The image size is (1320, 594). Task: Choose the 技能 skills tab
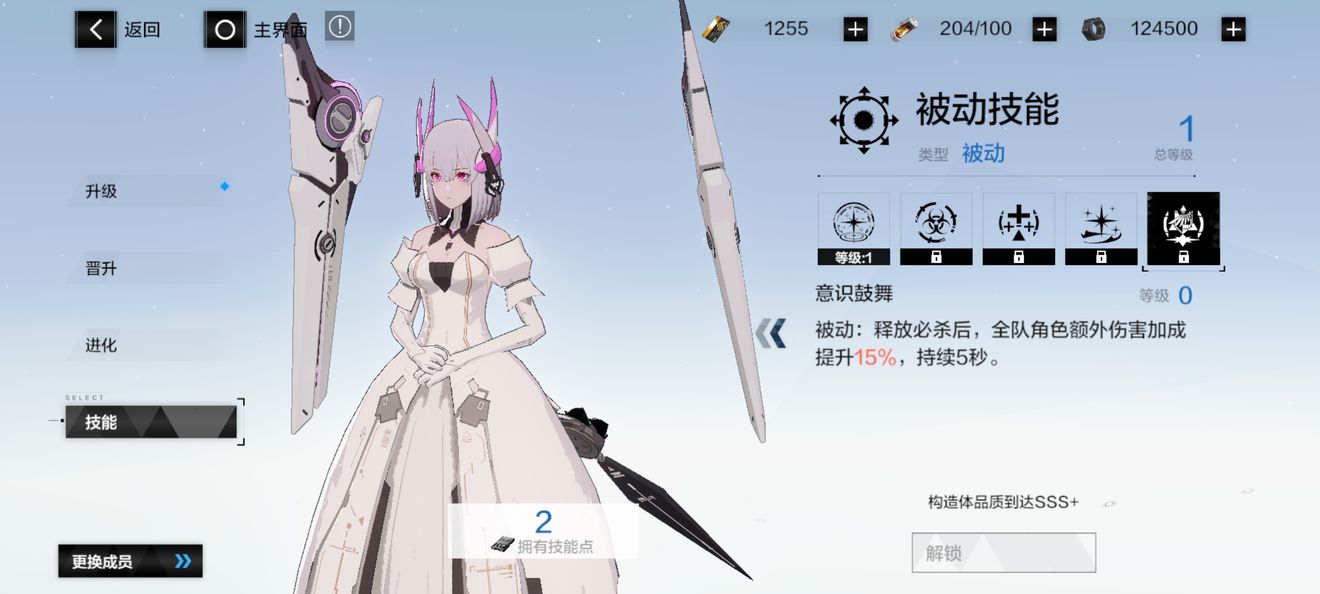pos(150,422)
